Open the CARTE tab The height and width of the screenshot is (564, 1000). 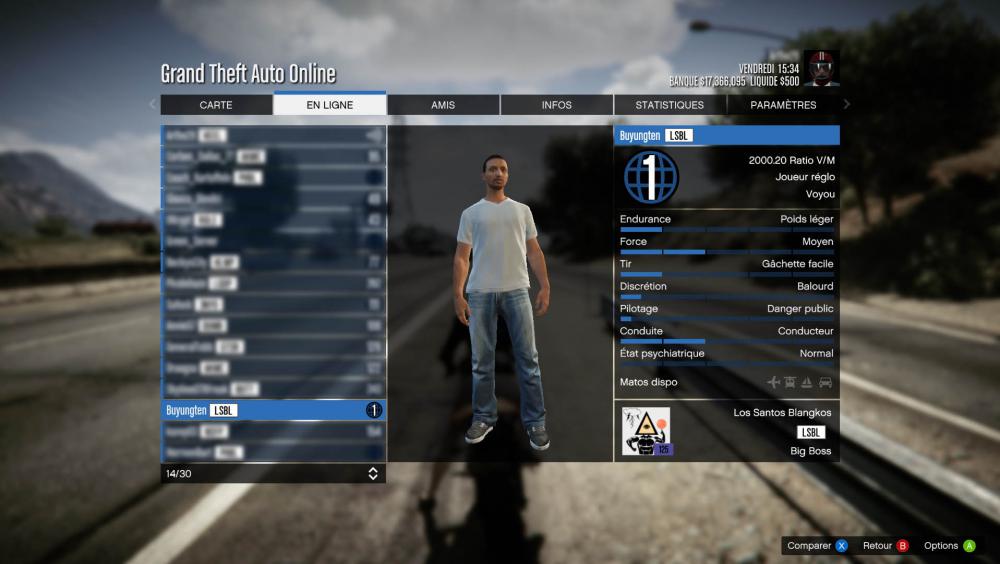point(216,105)
